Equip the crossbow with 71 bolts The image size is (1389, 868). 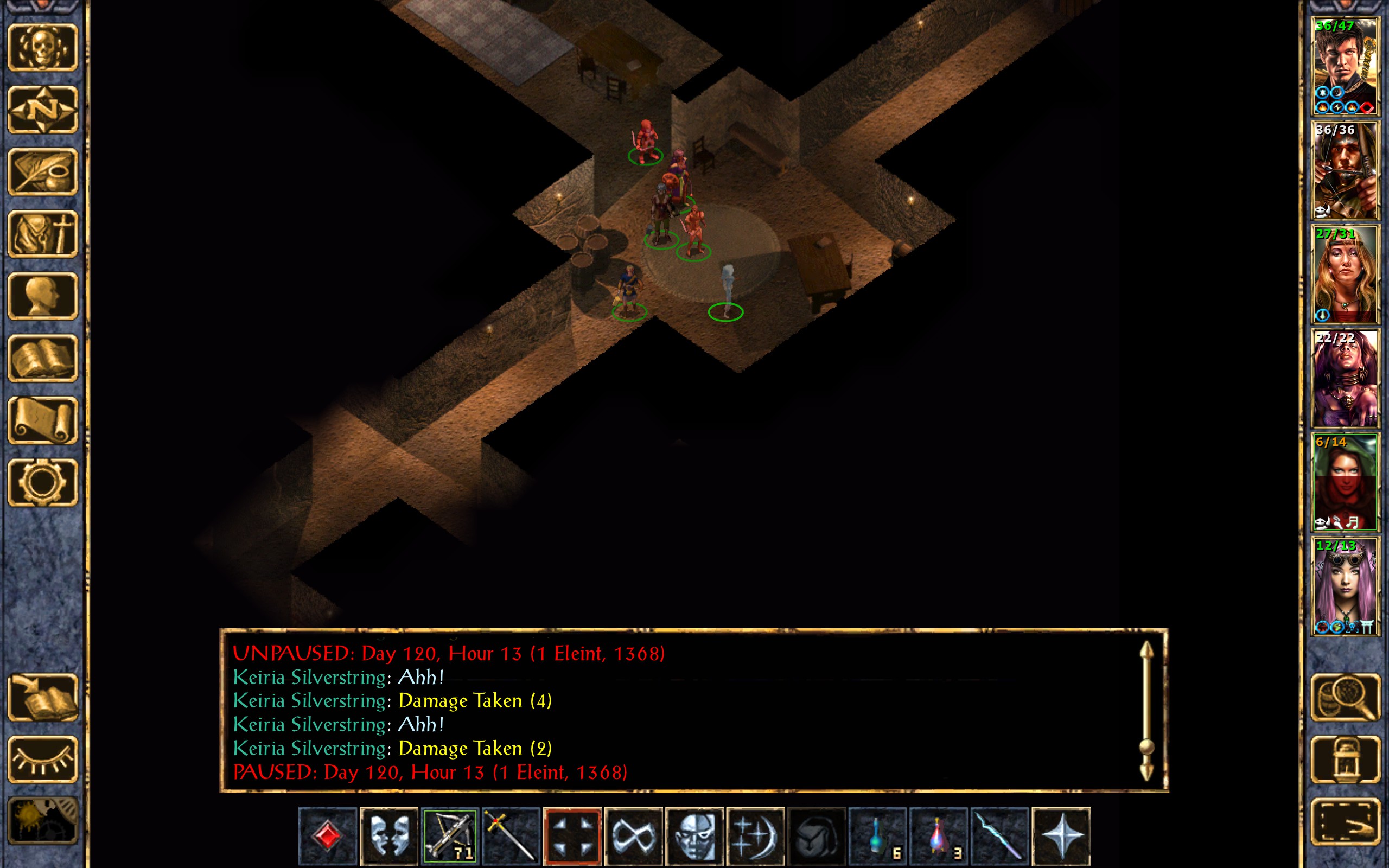[449, 835]
